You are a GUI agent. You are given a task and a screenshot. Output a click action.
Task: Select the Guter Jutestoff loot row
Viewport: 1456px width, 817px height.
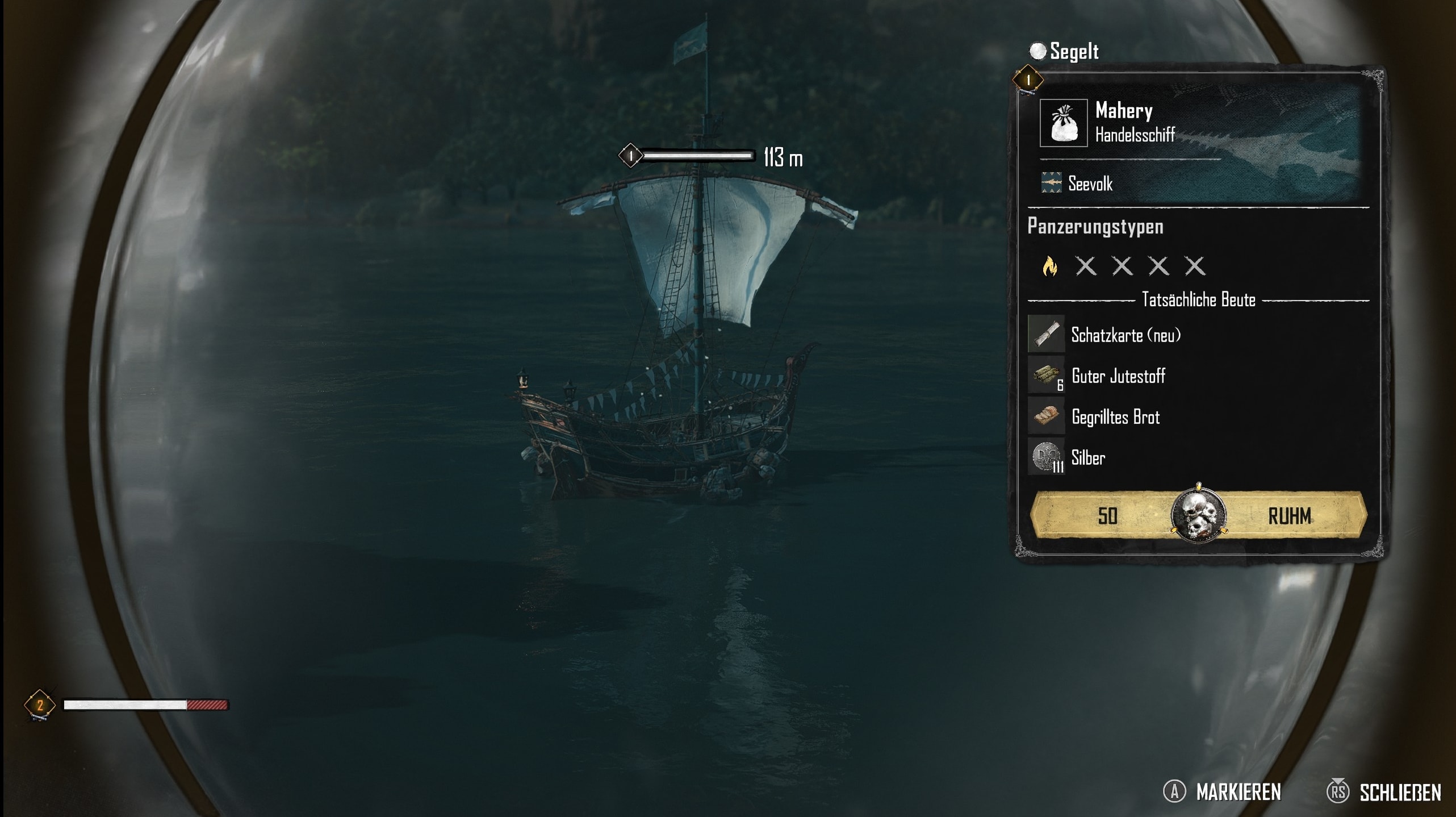click(x=1117, y=376)
